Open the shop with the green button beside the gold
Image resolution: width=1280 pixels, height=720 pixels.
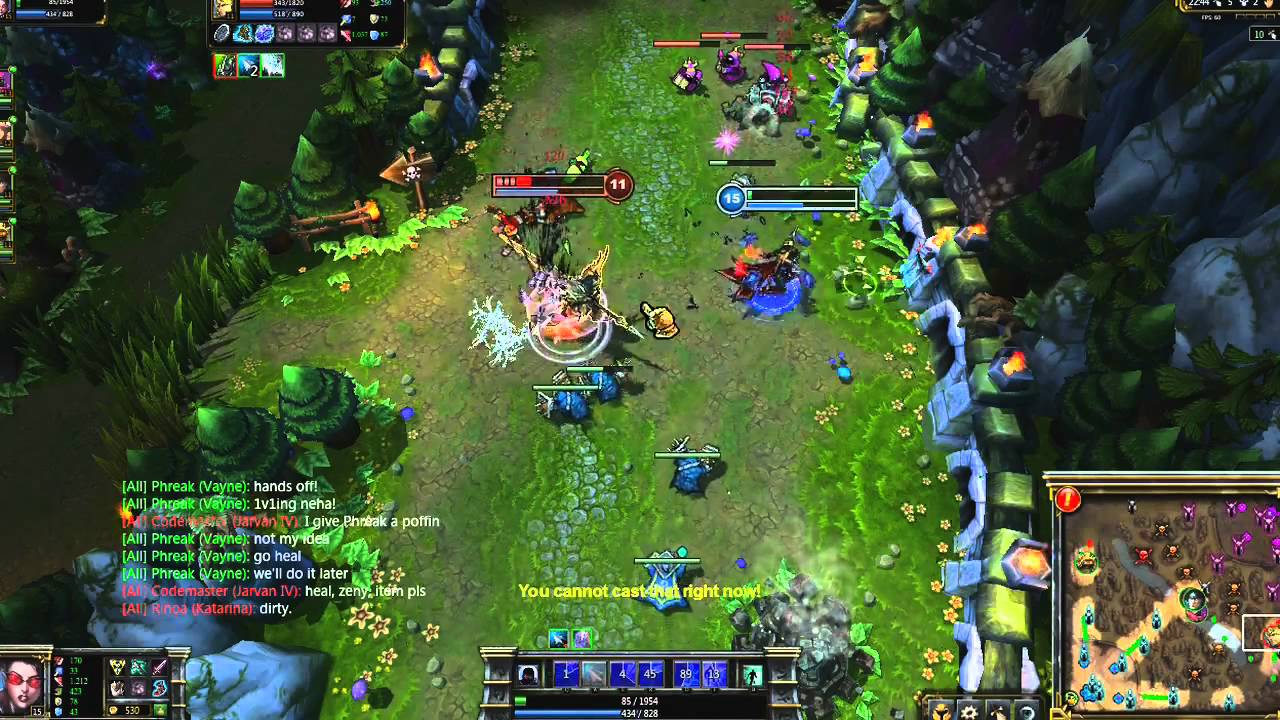(160, 710)
